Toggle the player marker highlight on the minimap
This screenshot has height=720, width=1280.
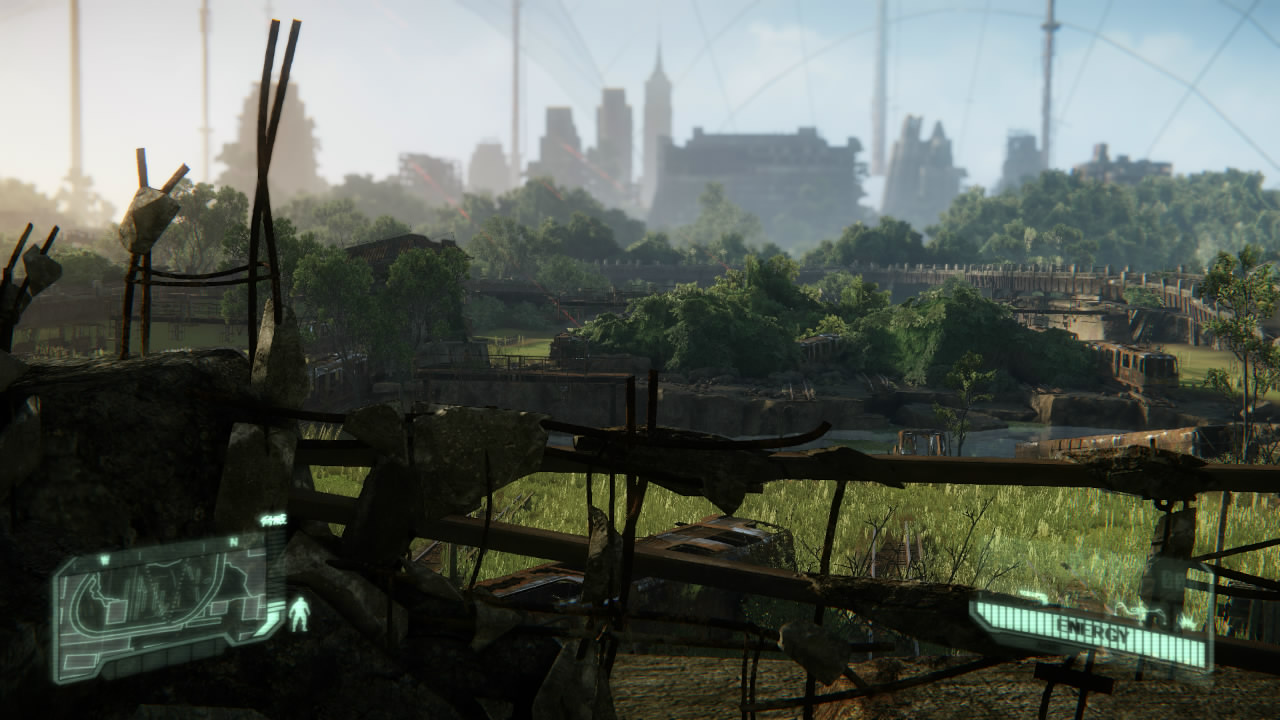pos(300,614)
